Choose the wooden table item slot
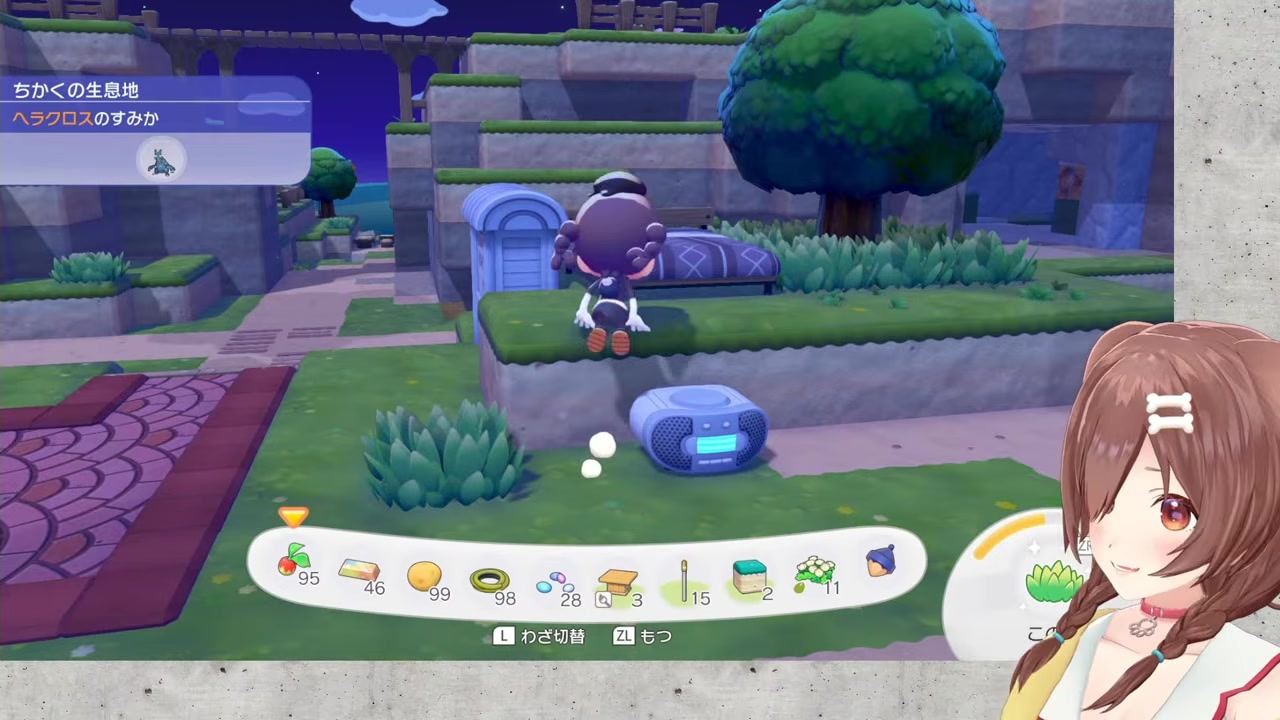Viewport: 1280px width, 720px height. 618,582
